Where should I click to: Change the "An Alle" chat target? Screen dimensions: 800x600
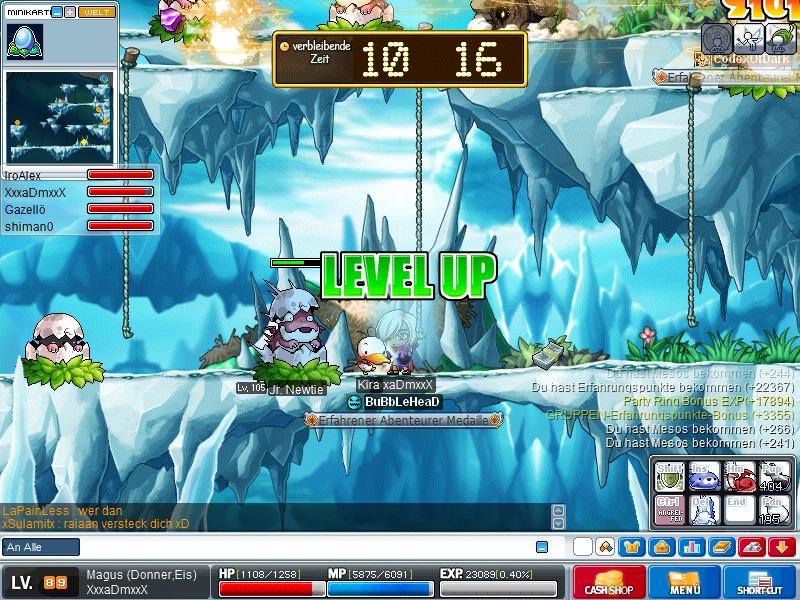(x=41, y=547)
